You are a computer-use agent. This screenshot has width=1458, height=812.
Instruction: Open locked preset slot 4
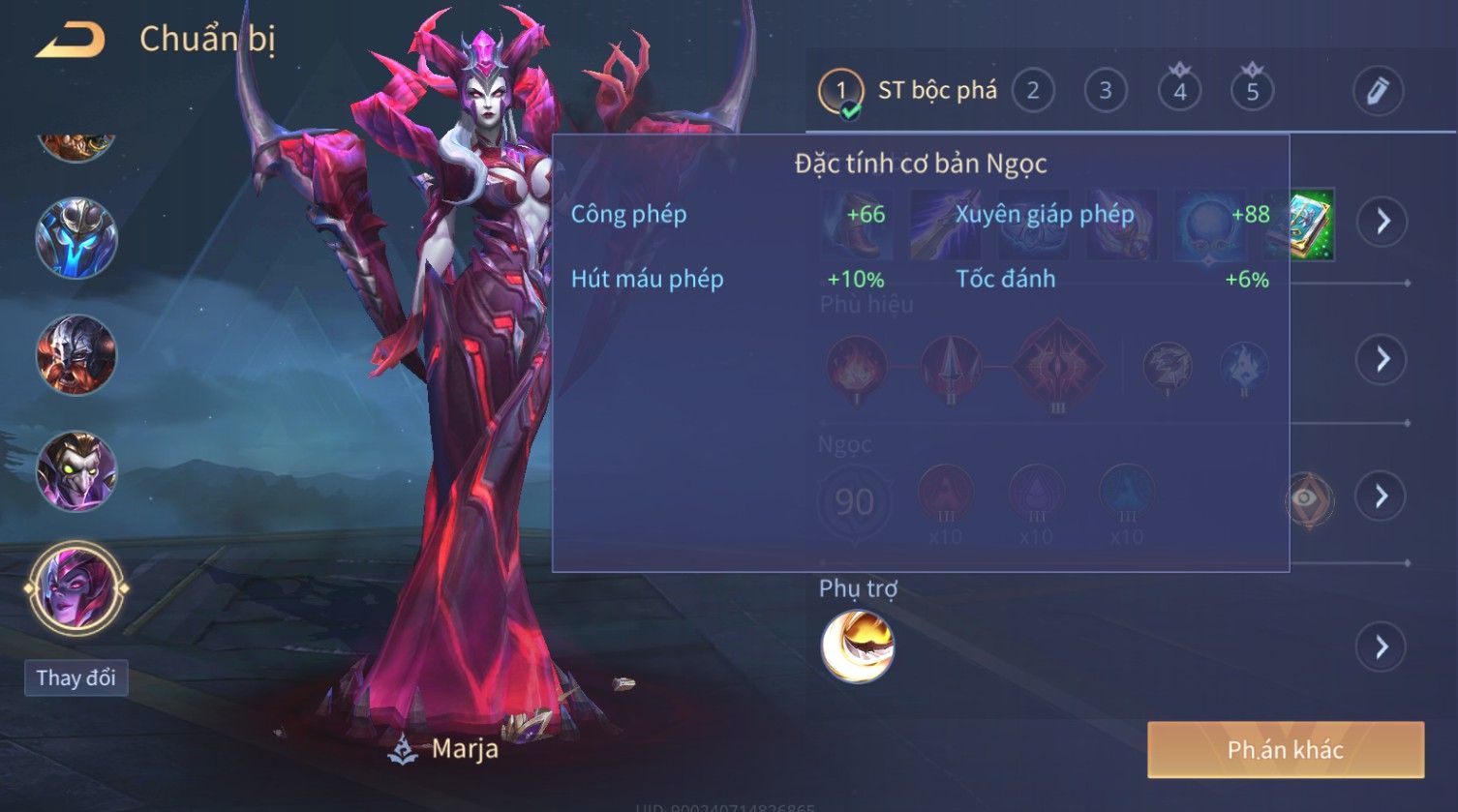1179,91
